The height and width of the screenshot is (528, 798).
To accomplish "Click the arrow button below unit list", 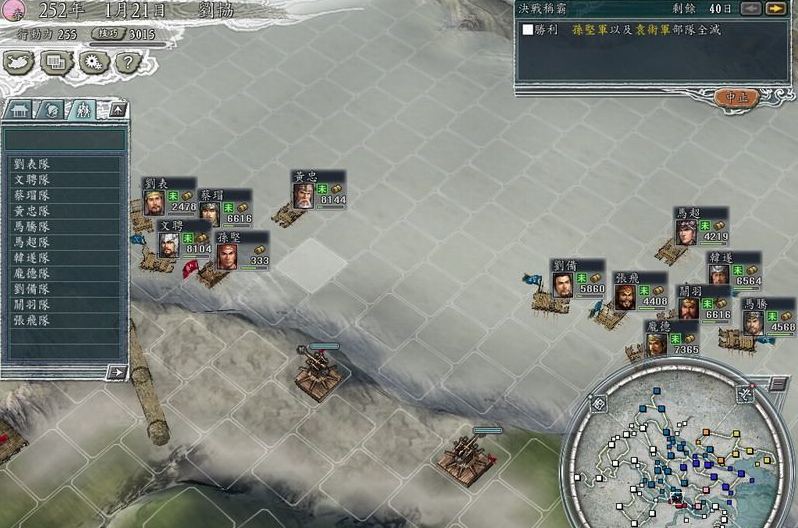I will (x=116, y=372).
